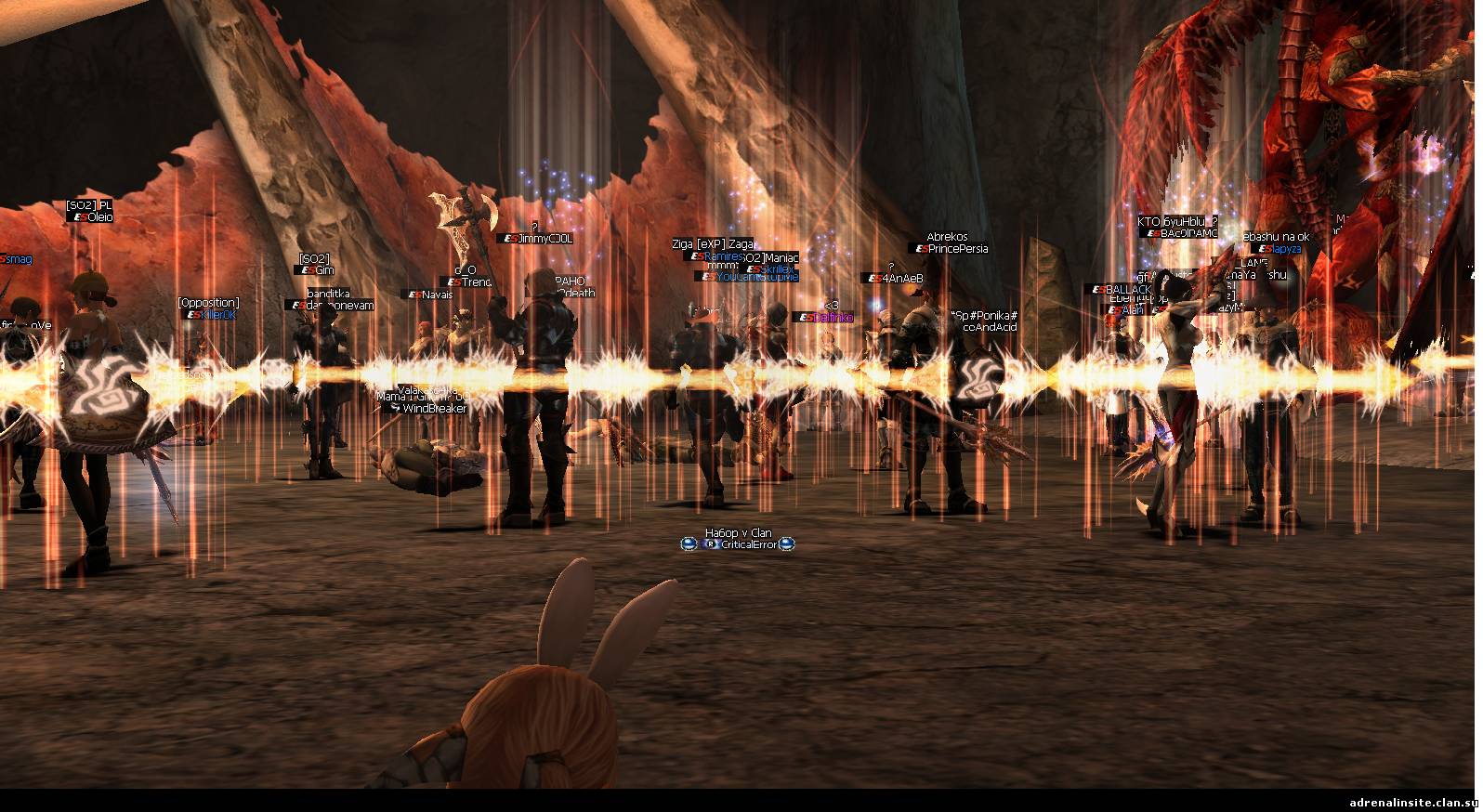The width and height of the screenshot is (1483, 812).
Task: Target the 4AnAeB nameplate
Action: click(902, 278)
